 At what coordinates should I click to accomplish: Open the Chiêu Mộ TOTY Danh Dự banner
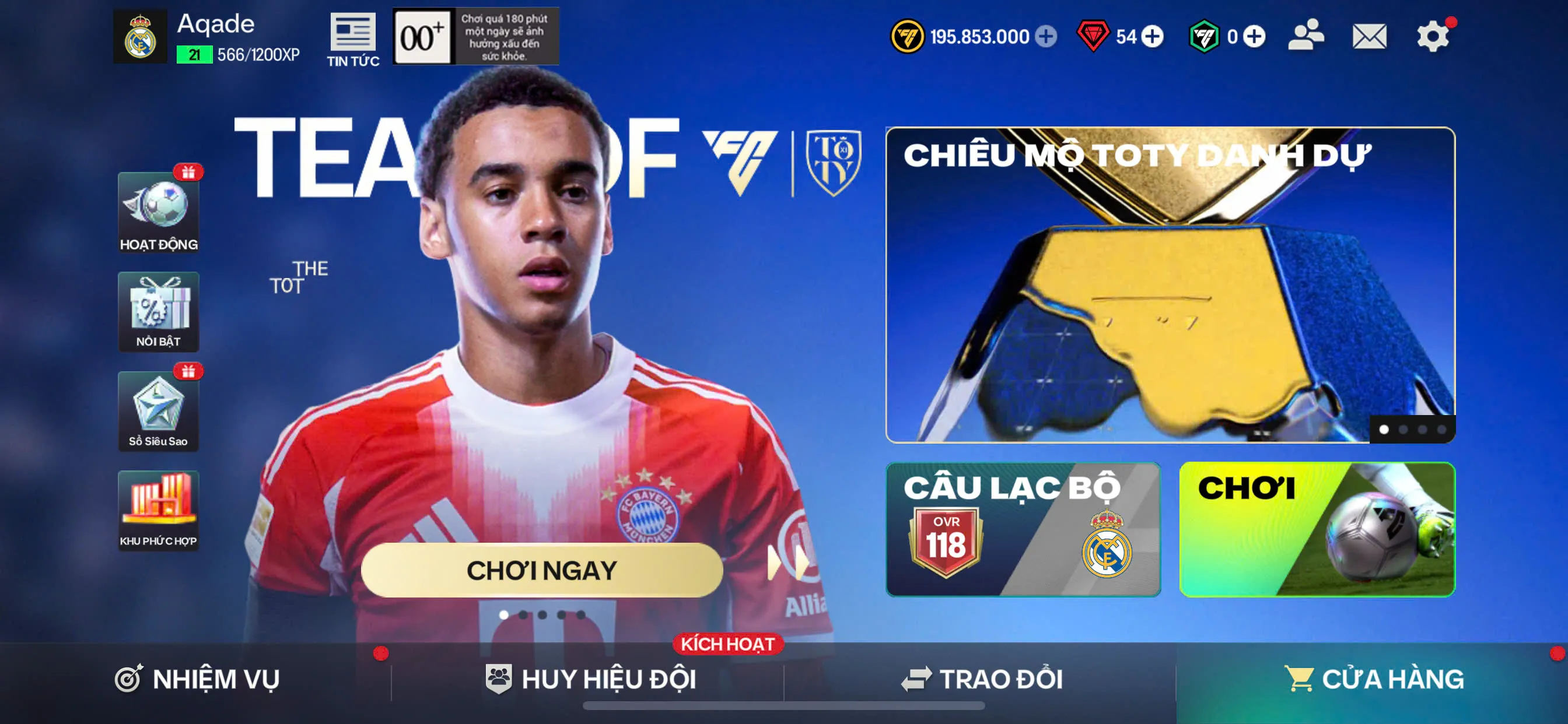(x=1170, y=284)
